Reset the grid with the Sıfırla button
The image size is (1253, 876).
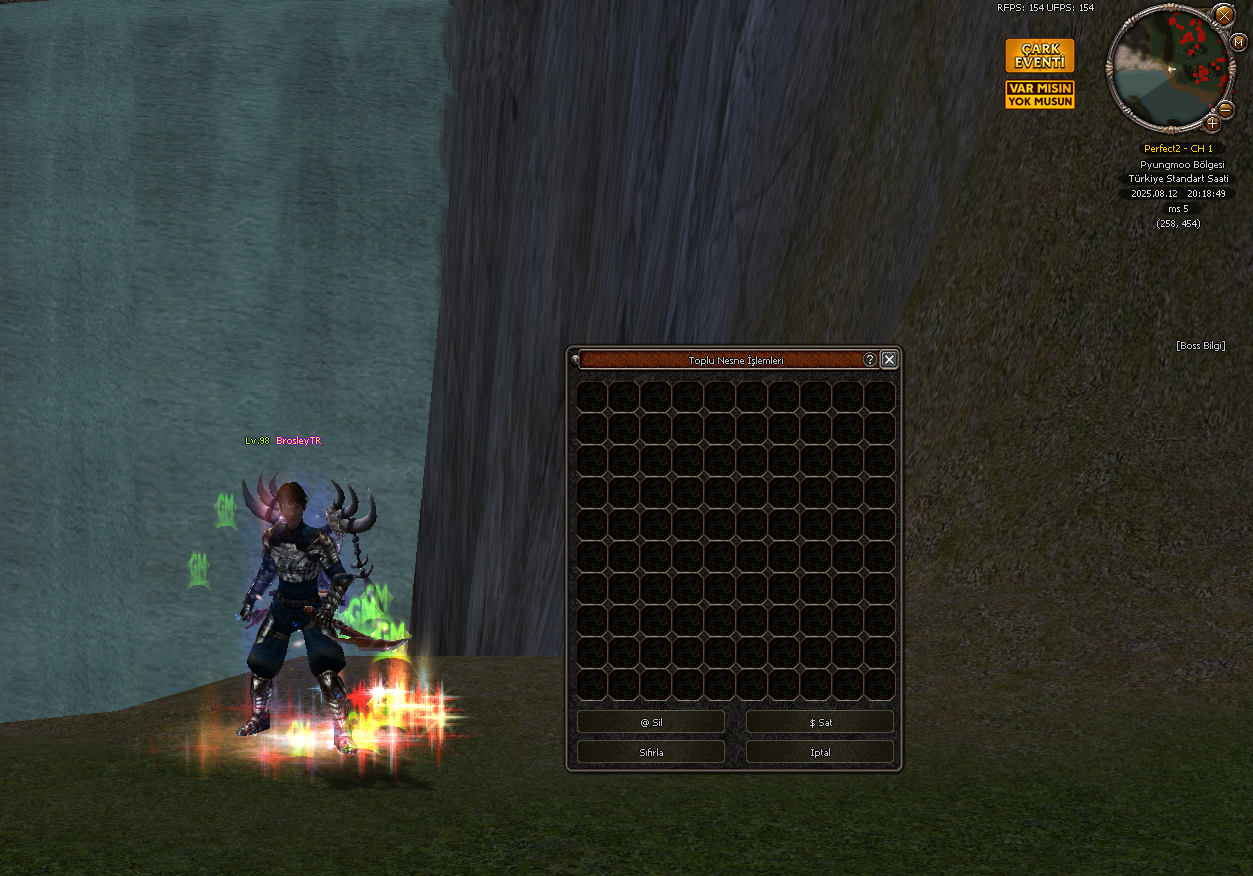651,752
